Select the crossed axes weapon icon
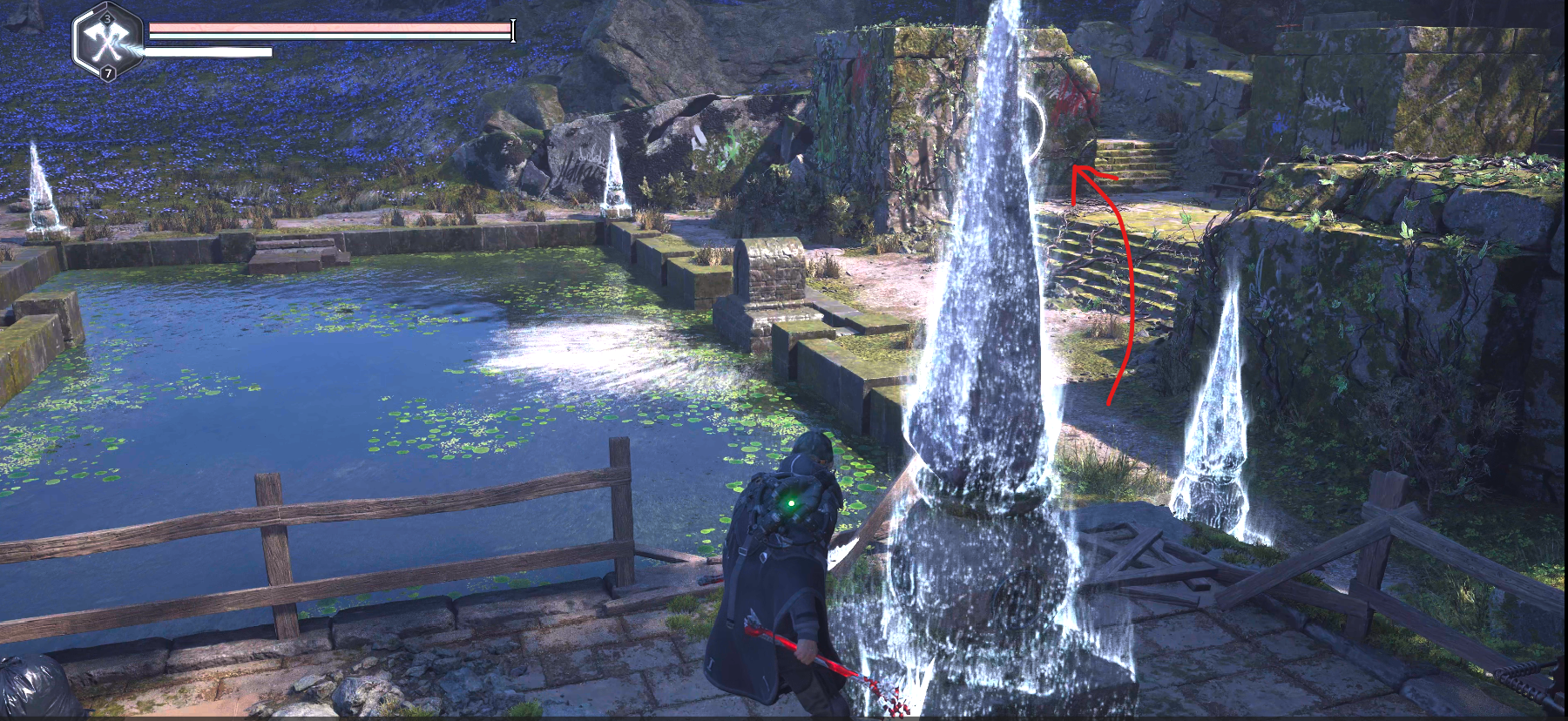 [x=108, y=41]
